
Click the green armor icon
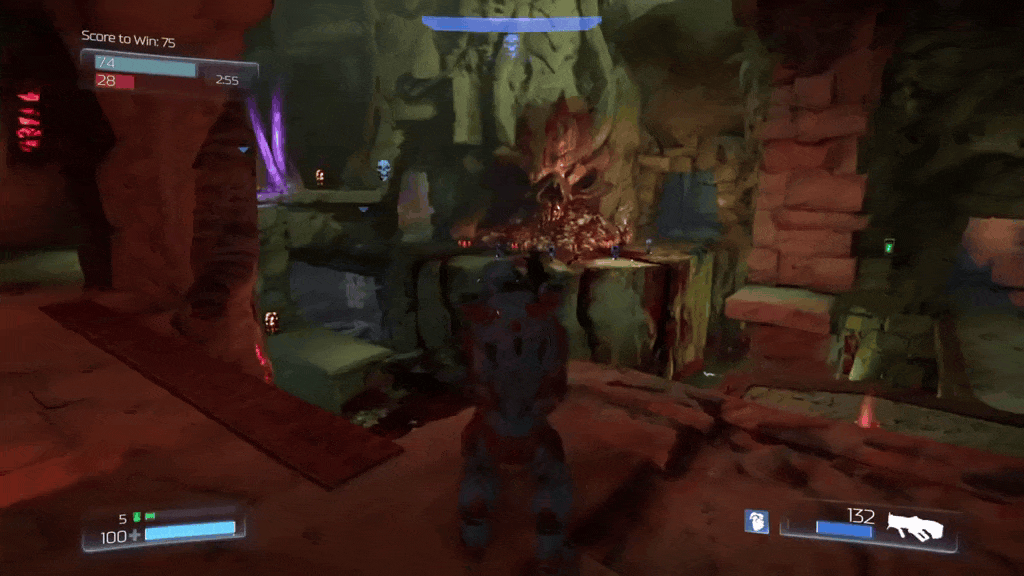[137, 517]
